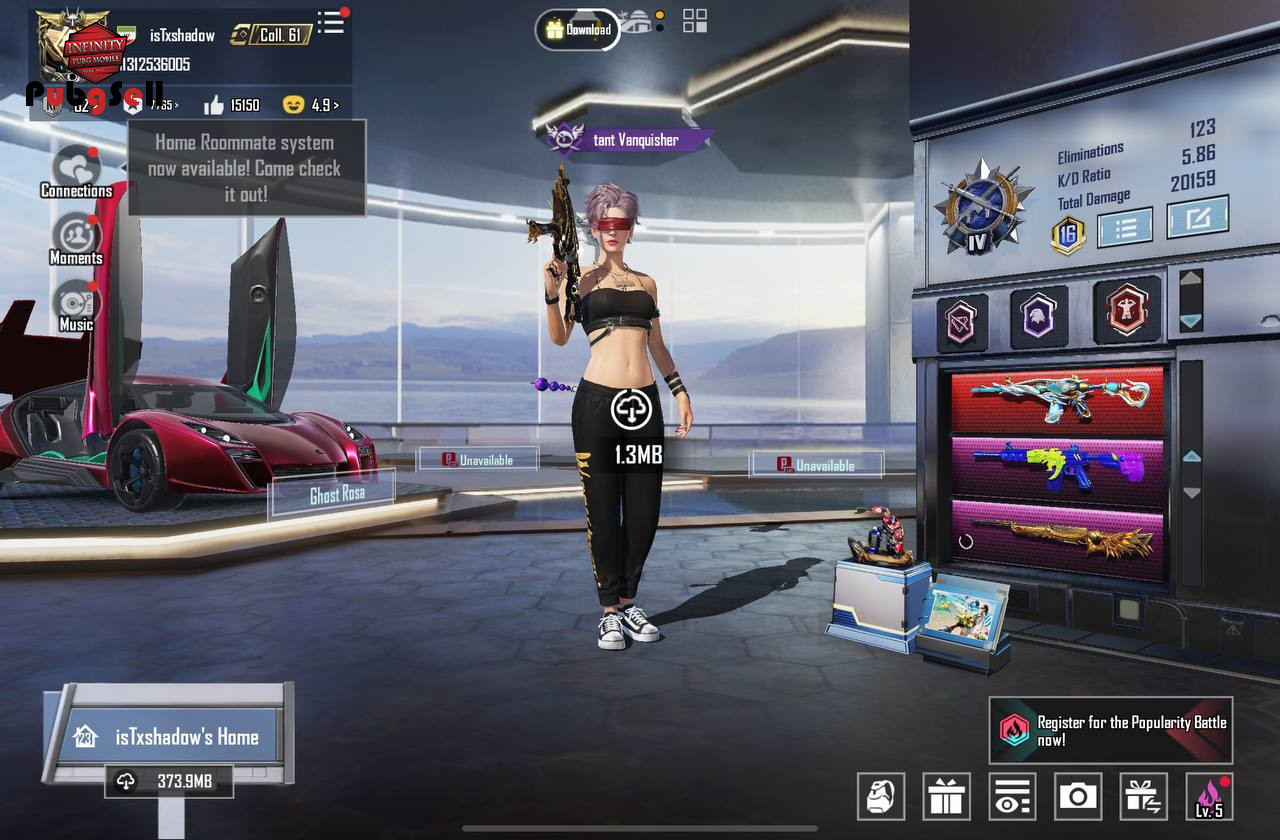Viewport: 1280px width, 840px height.
Task: Download the 1.3MB character outfit resource
Action: pos(631,409)
